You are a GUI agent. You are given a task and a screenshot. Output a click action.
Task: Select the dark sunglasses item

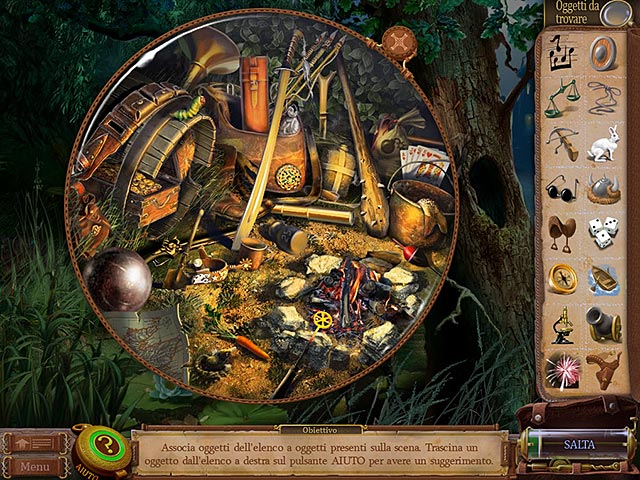click(562, 188)
